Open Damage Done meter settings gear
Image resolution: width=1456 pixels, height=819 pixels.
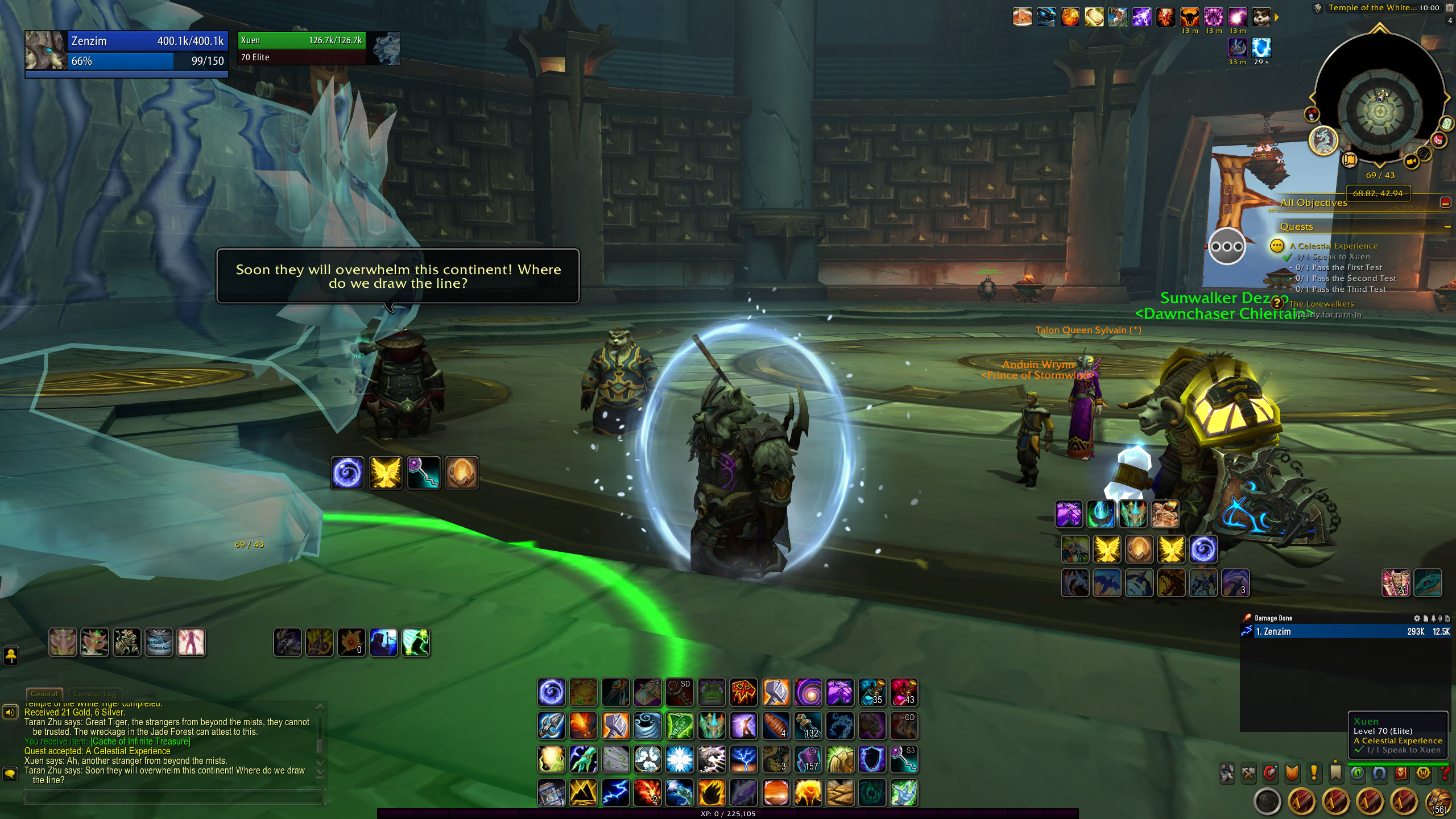[x=1417, y=618]
